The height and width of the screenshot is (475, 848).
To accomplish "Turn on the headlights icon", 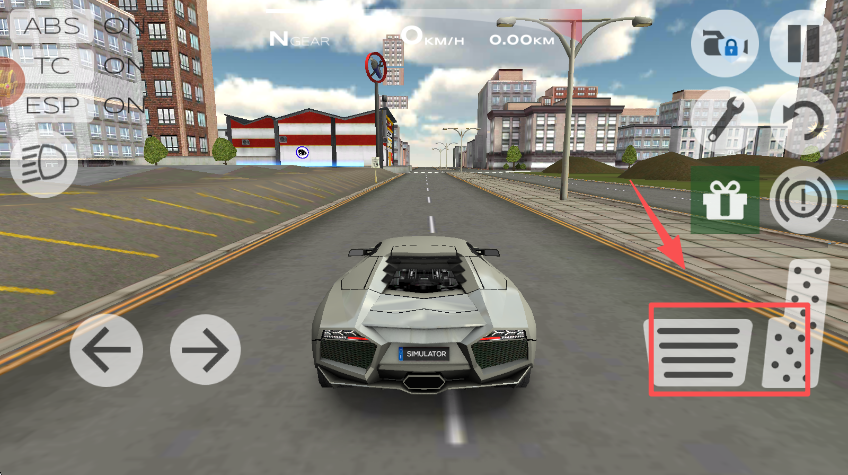I will coord(44,162).
